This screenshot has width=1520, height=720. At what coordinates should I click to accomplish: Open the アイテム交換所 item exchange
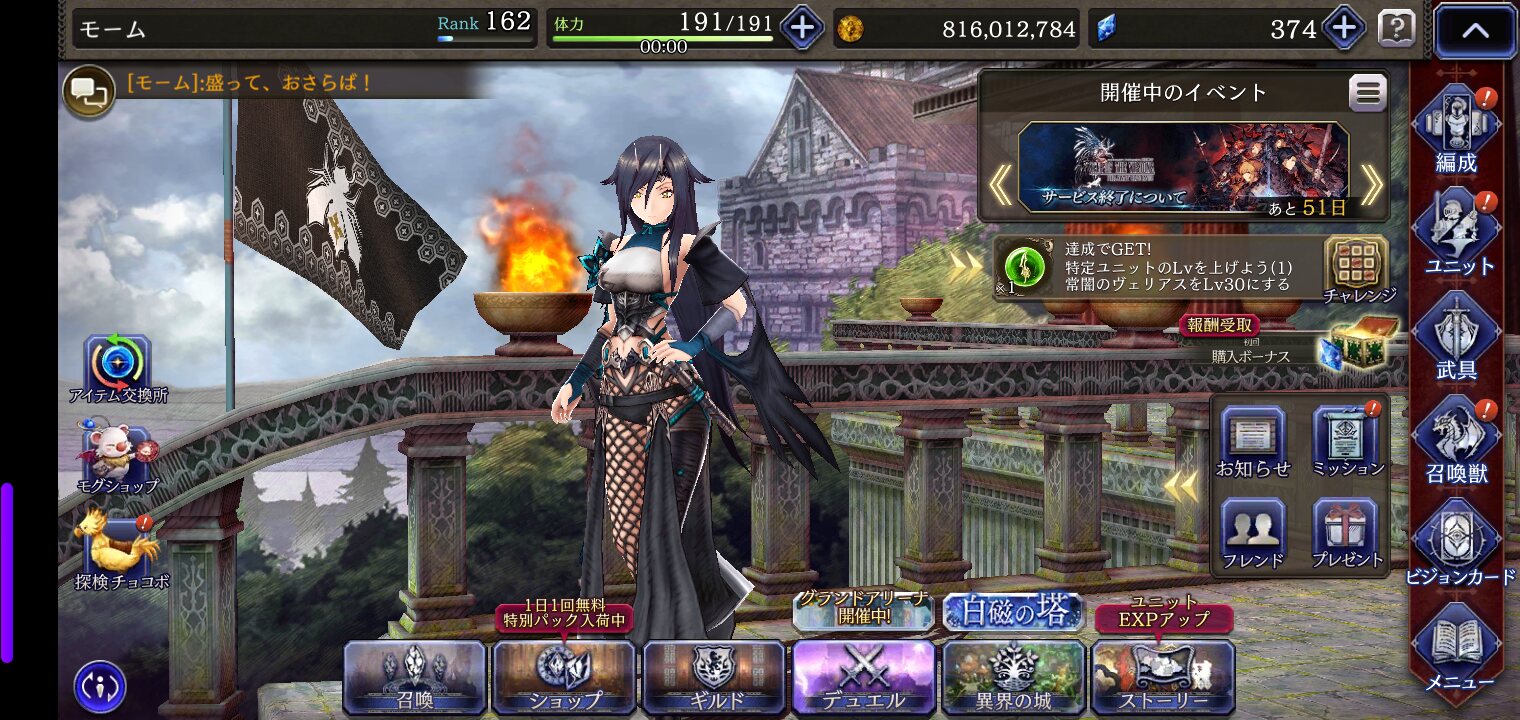click(x=118, y=368)
